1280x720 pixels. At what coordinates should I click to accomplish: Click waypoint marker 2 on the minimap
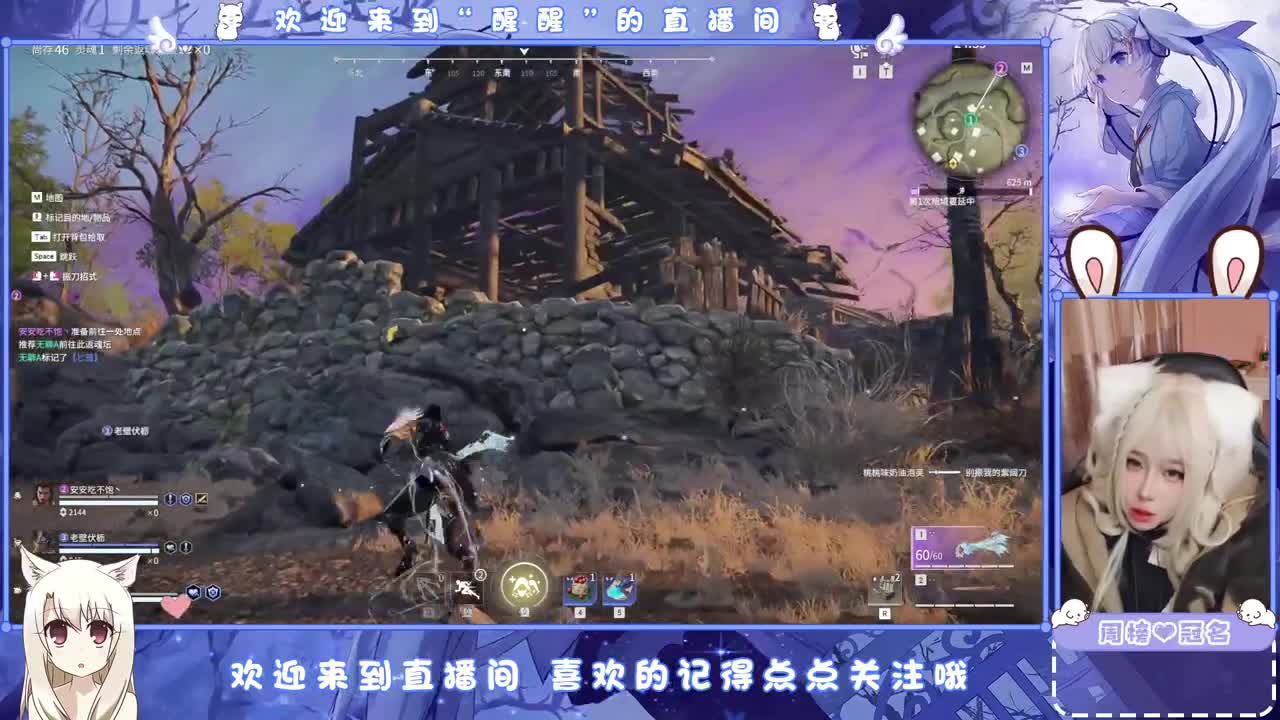1001,68
